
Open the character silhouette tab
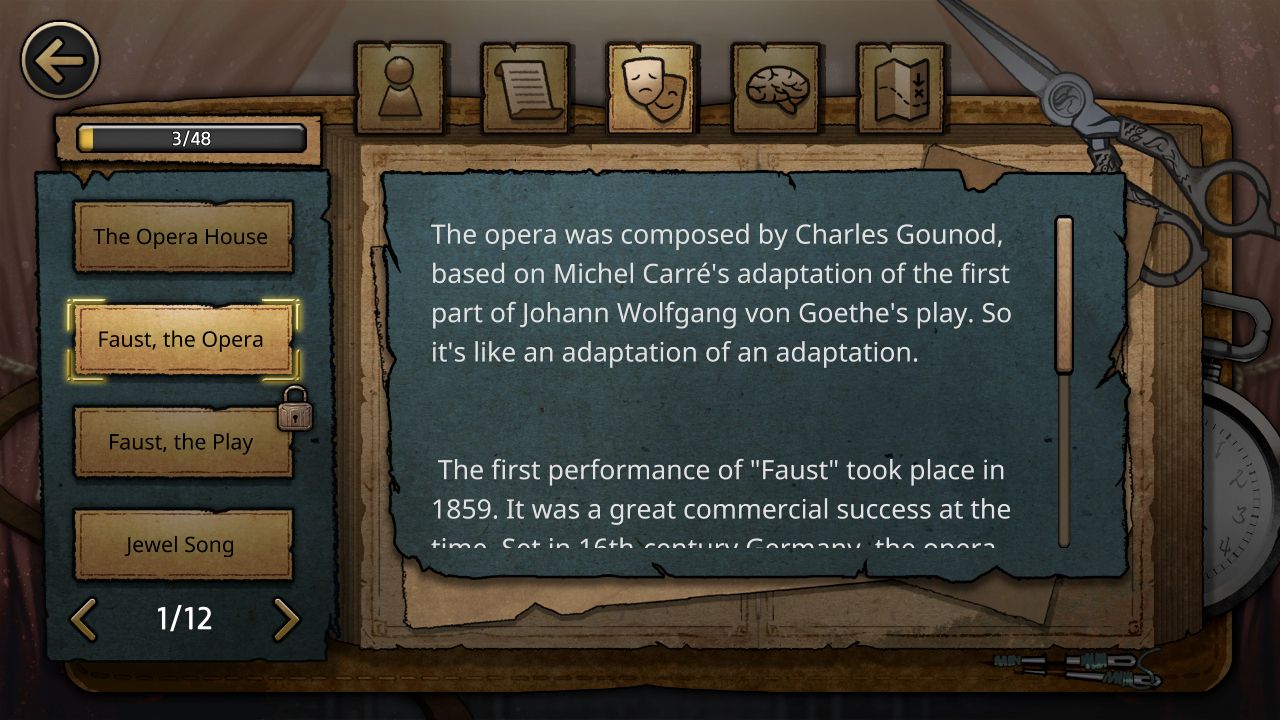pos(400,88)
